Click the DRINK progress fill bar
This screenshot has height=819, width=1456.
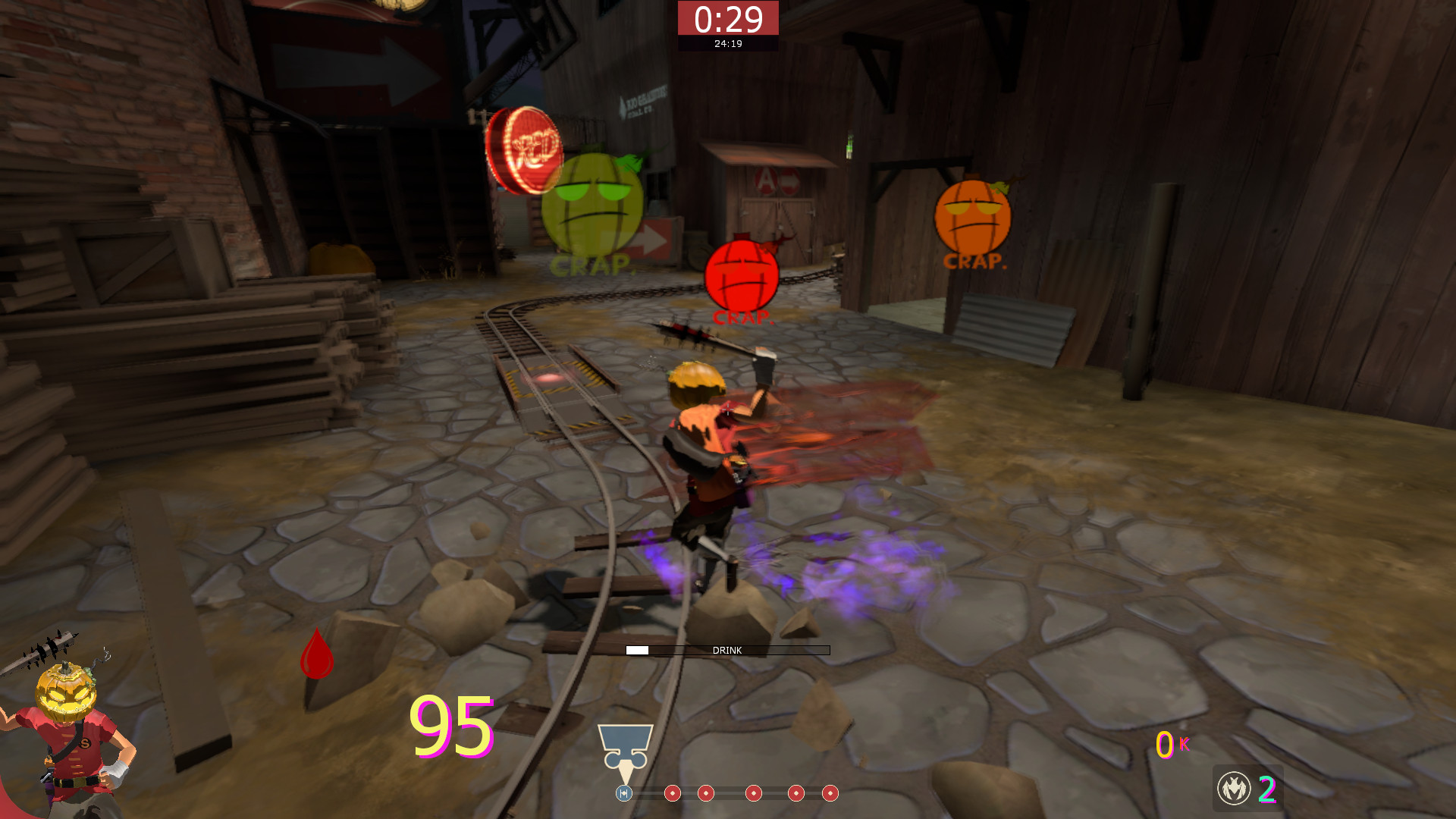(637, 650)
